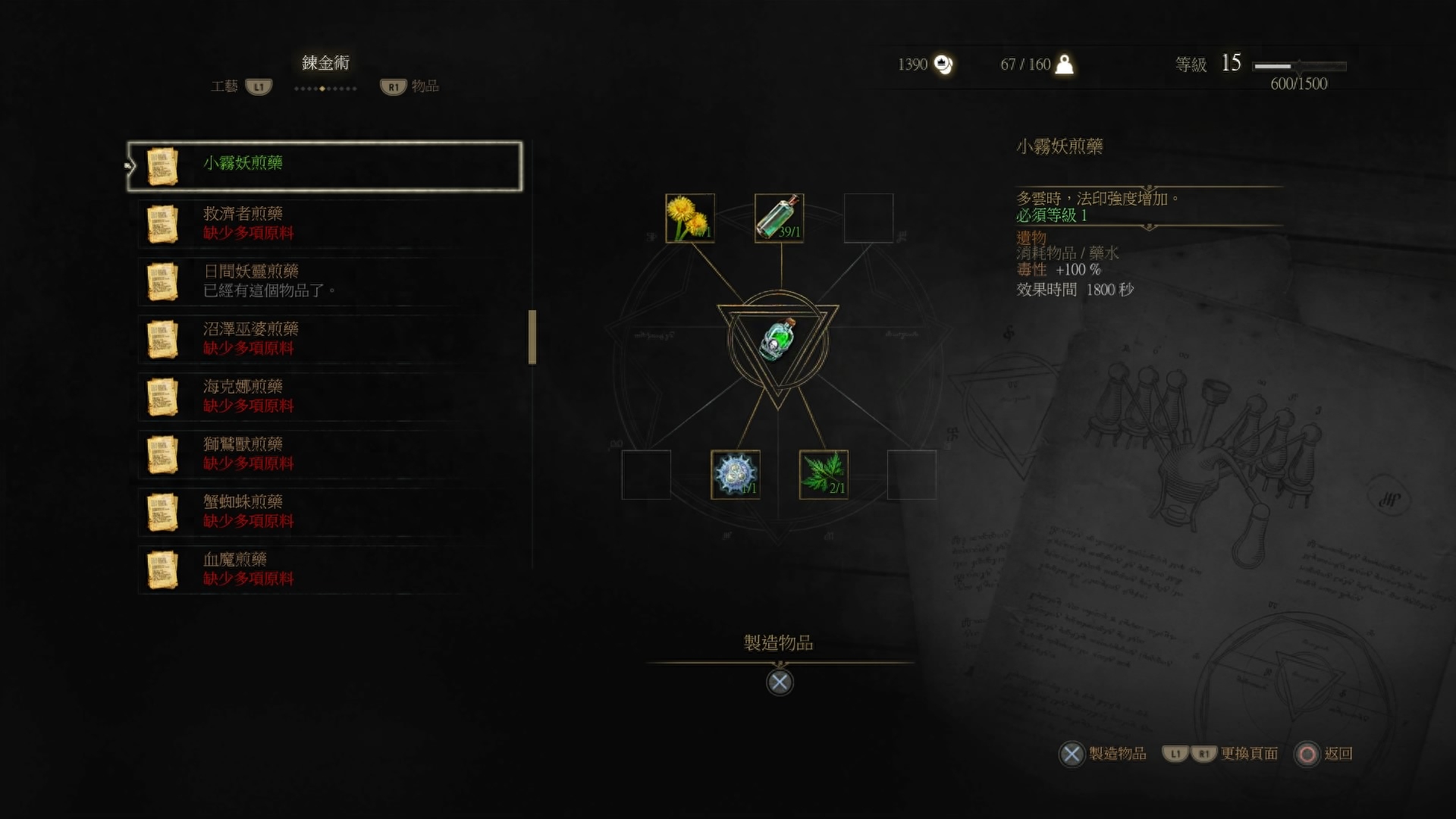Click the empty top-right ingredient slot

[868, 218]
